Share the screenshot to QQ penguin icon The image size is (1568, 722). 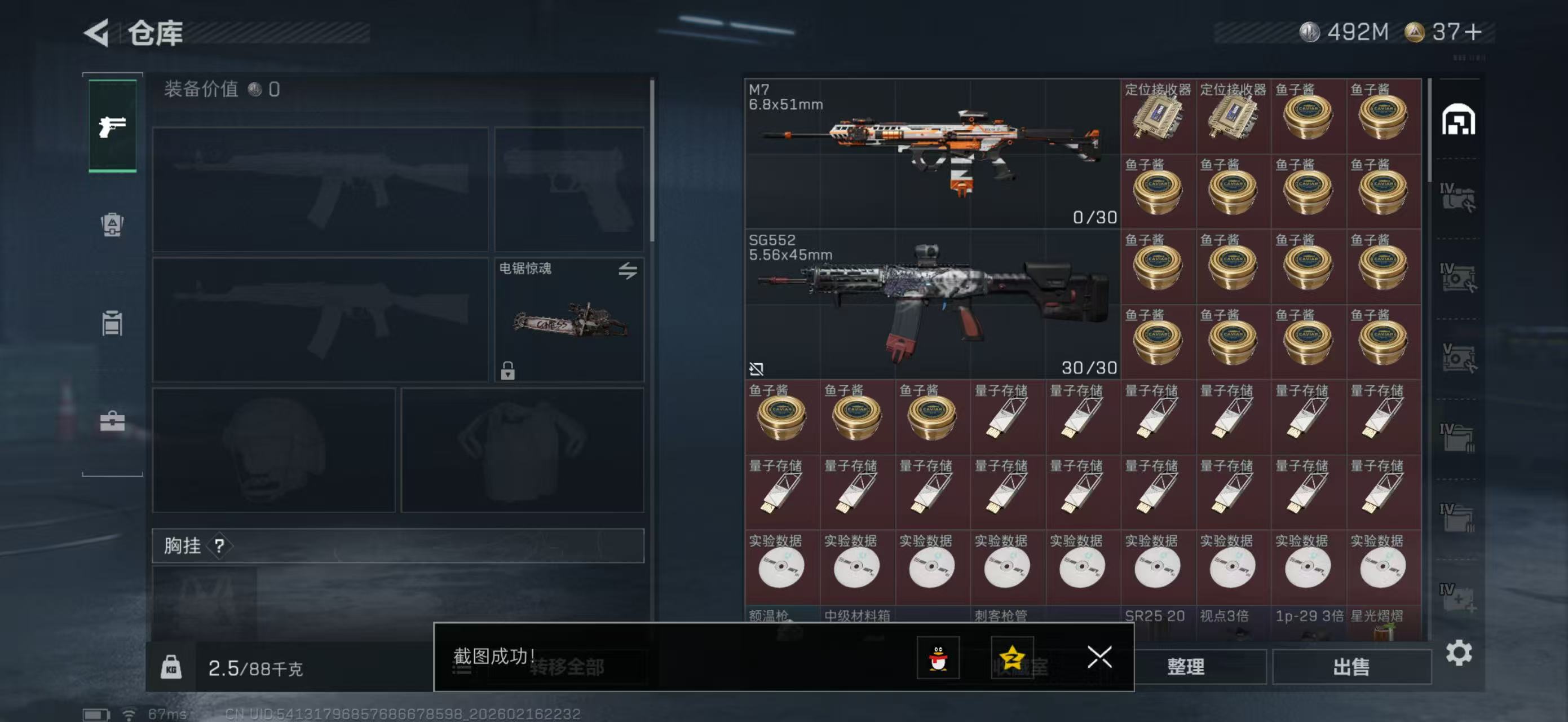click(x=938, y=658)
